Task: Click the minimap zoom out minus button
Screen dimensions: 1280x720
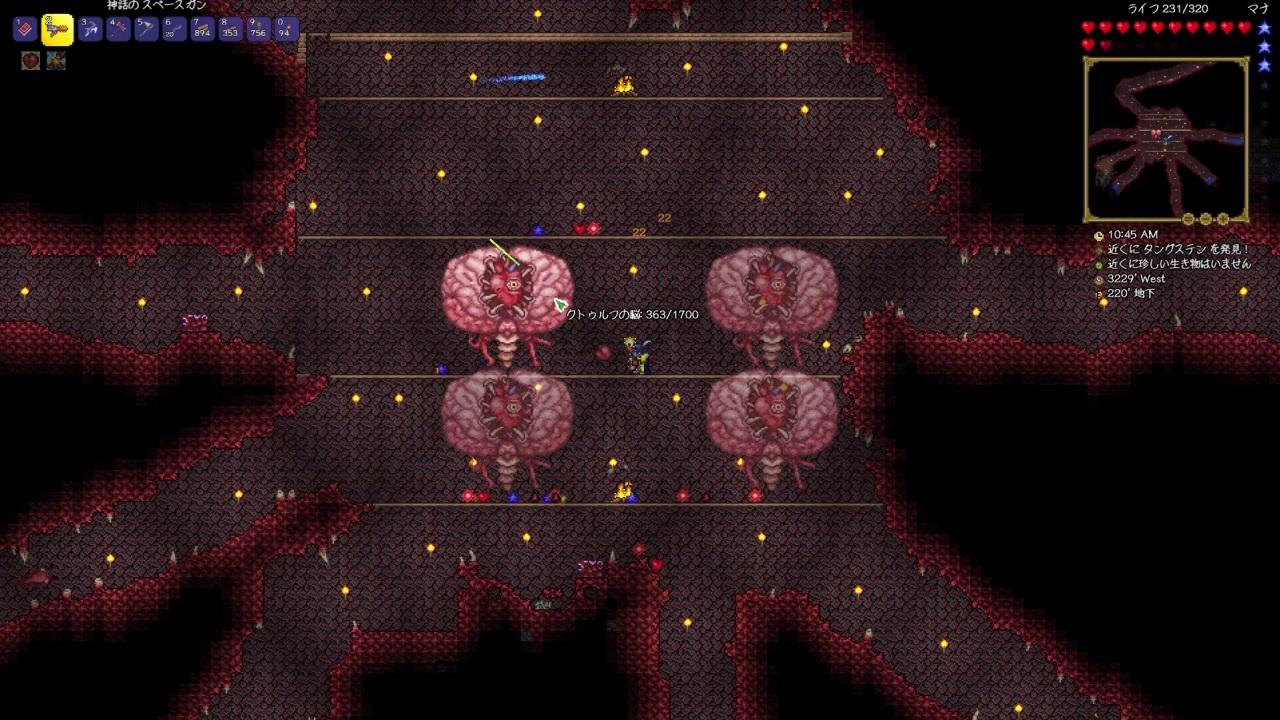Action: 1205,219
